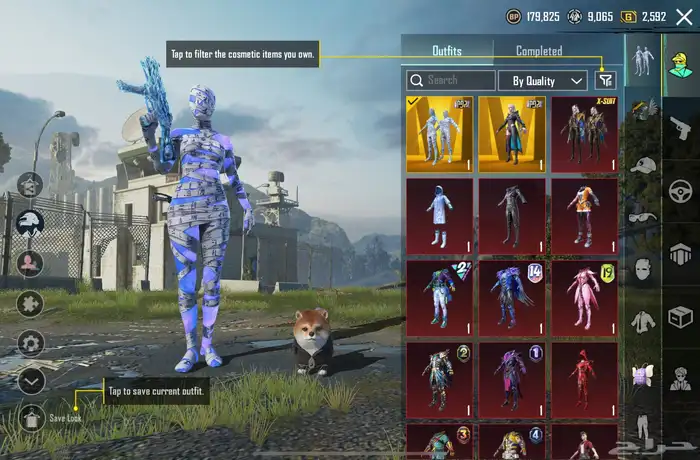
Task: Close the inventory screen
Action: tap(684, 17)
